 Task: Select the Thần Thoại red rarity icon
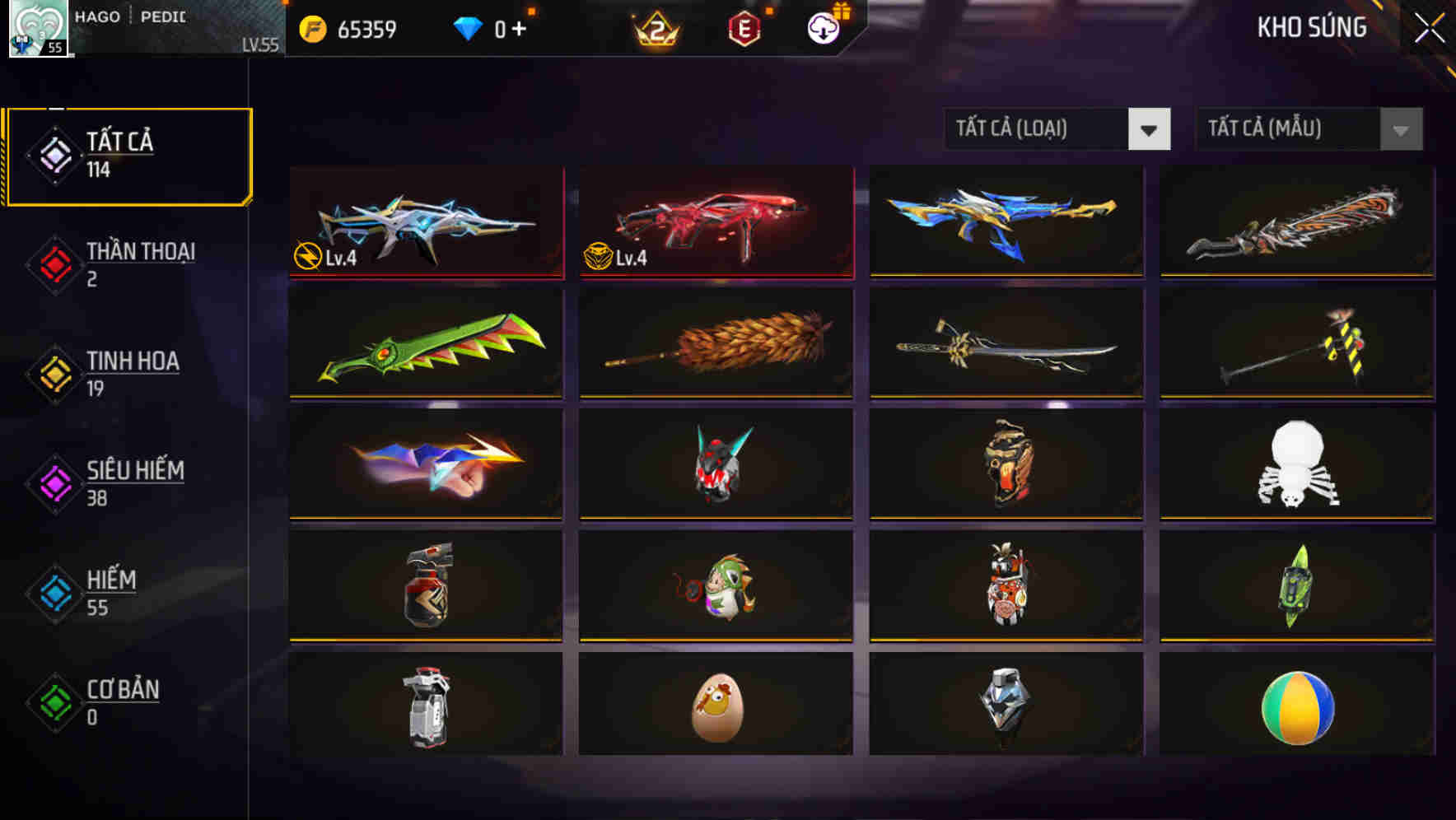[x=53, y=263]
